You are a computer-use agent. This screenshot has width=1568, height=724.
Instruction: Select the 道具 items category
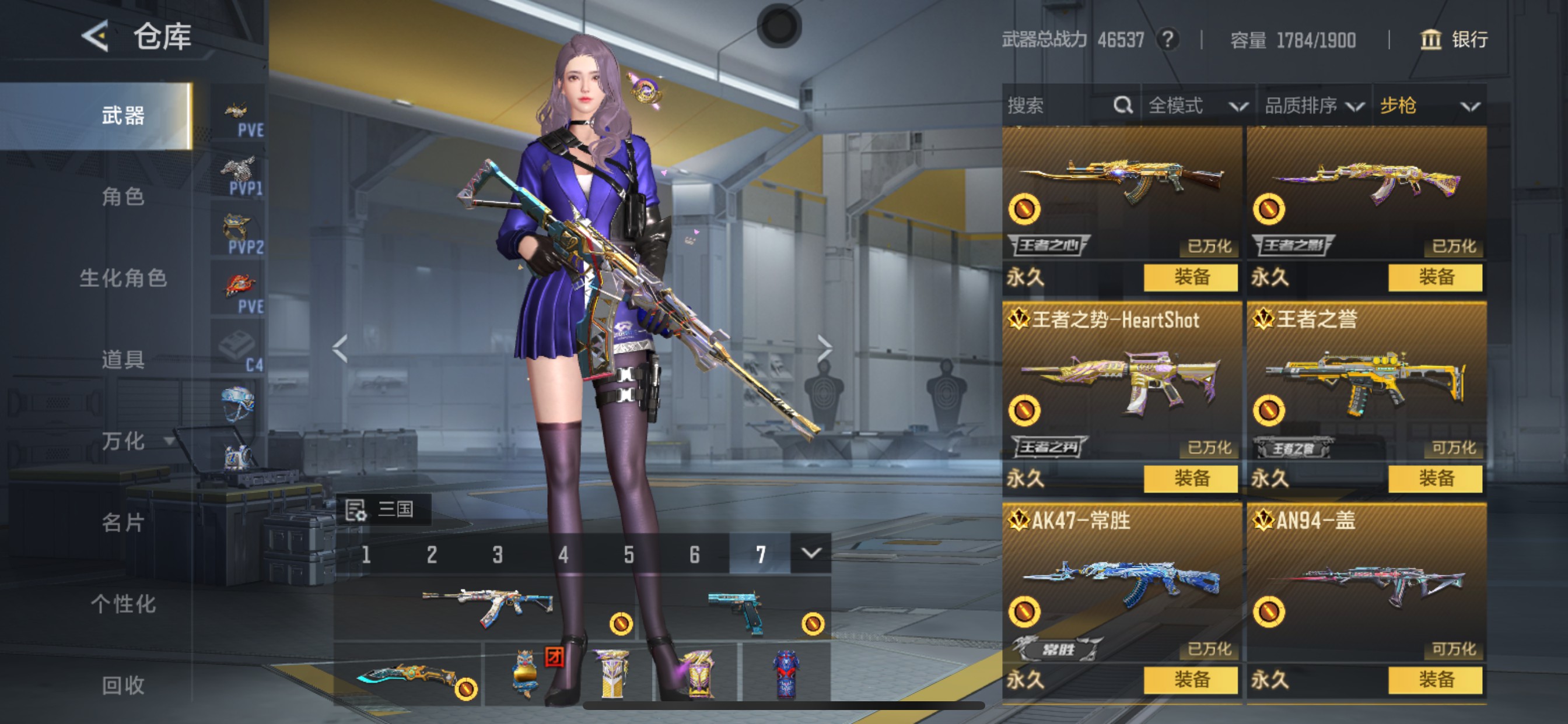123,360
